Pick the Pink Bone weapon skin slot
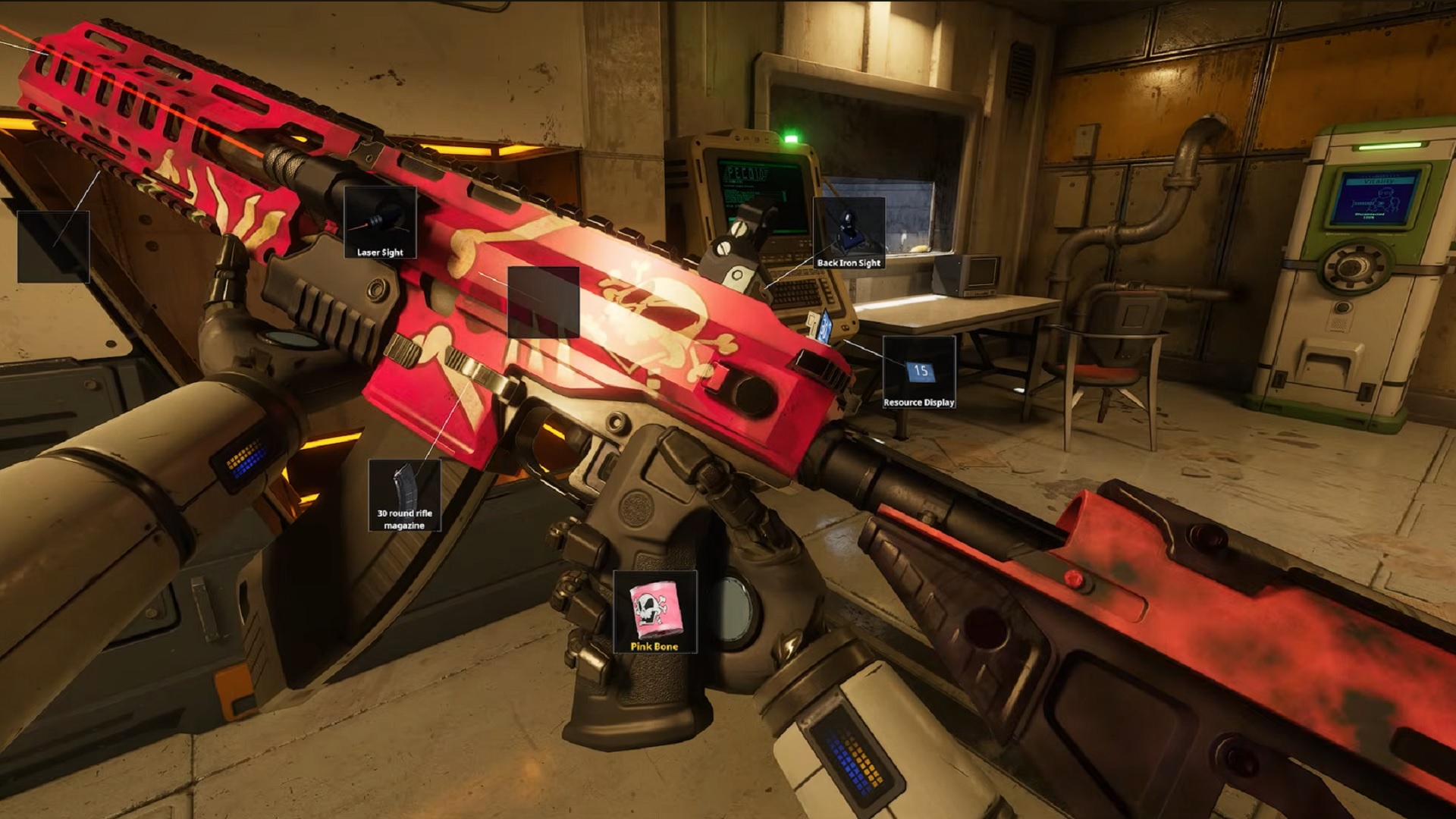This screenshot has width=1456, height=819. [x=654, y=612]
